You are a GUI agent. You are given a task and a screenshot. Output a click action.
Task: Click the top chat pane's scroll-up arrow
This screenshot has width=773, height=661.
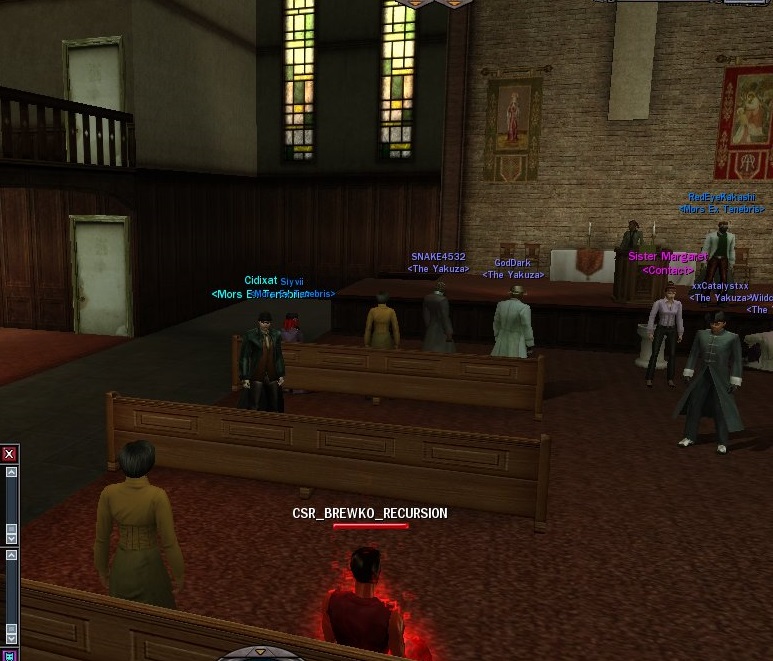(11, 472)
